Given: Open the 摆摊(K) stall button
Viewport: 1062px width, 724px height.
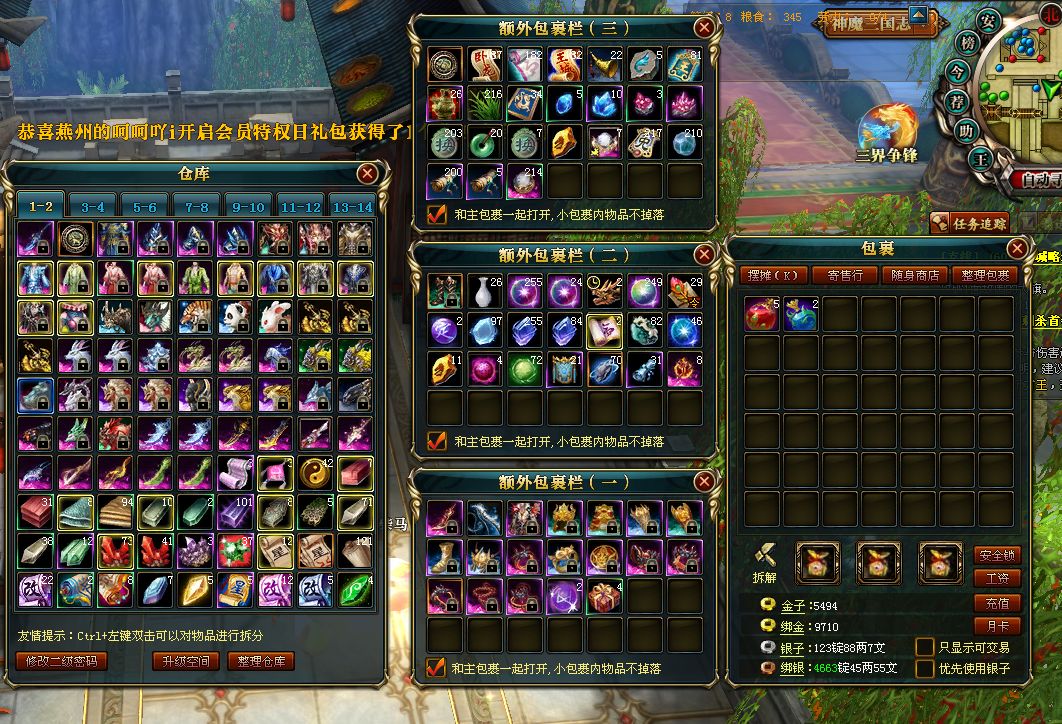Looking at the screenshot, I should (x=777, y=275).
